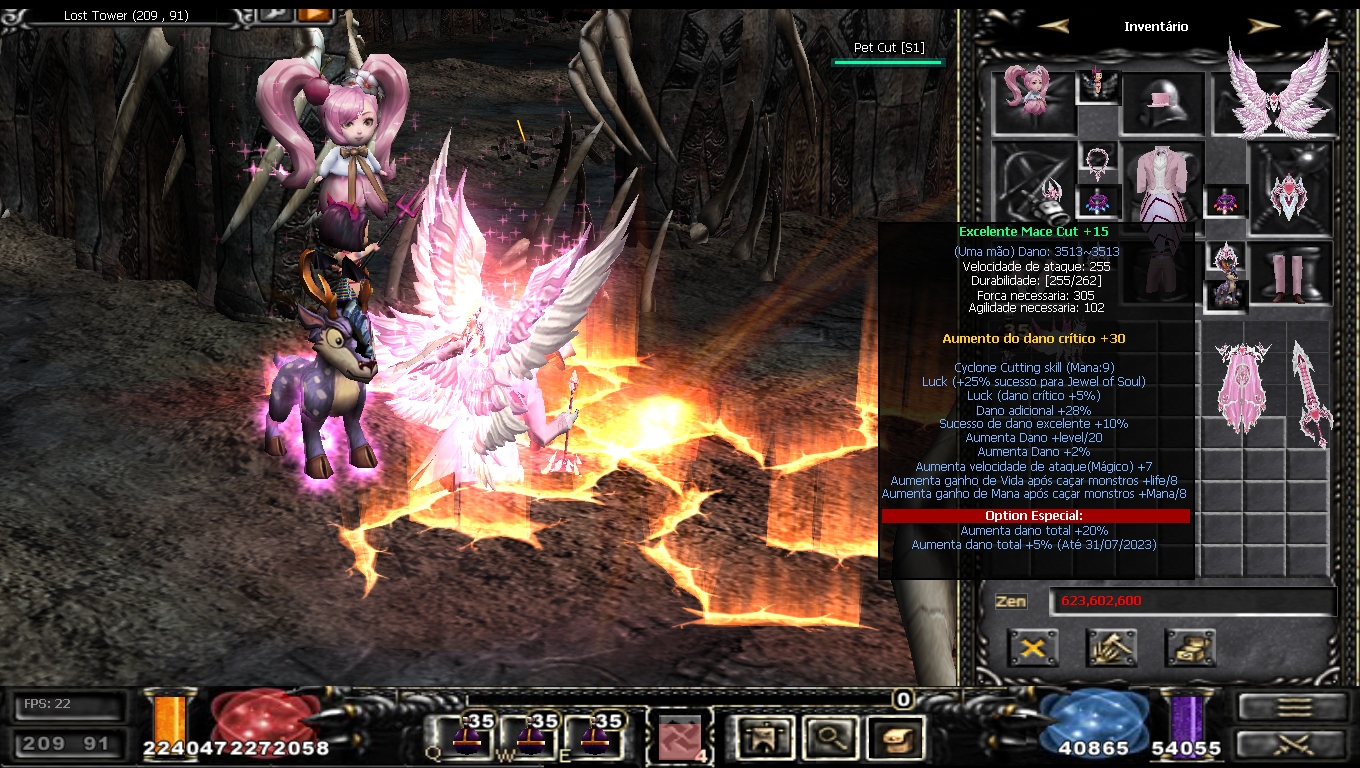Use the potion in the W hotkey slot
The width and height of the screenshot is (1360, 768).
[x=531, y=738]
